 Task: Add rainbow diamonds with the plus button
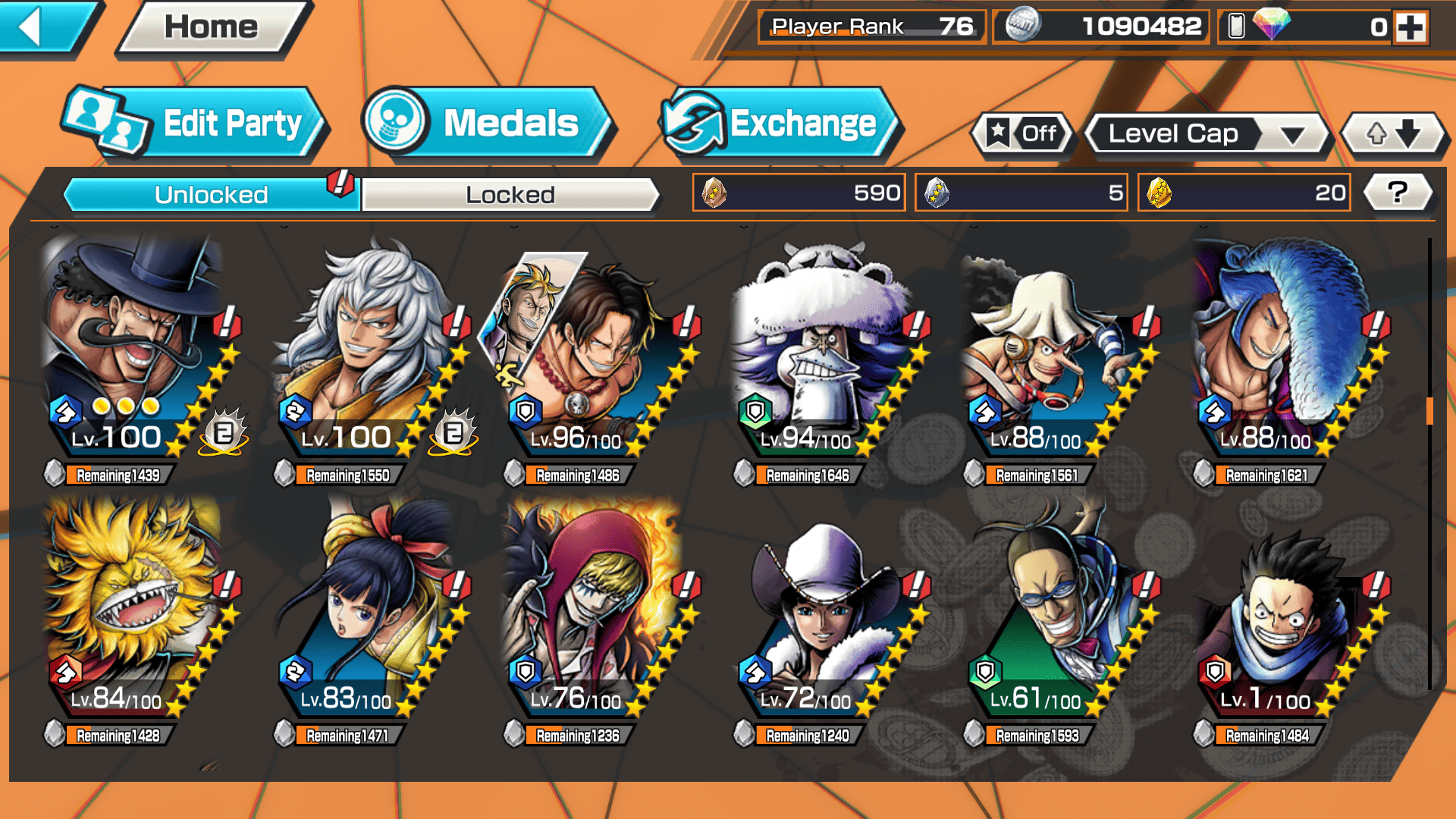pyautogui.click(x=1410, y=27)
